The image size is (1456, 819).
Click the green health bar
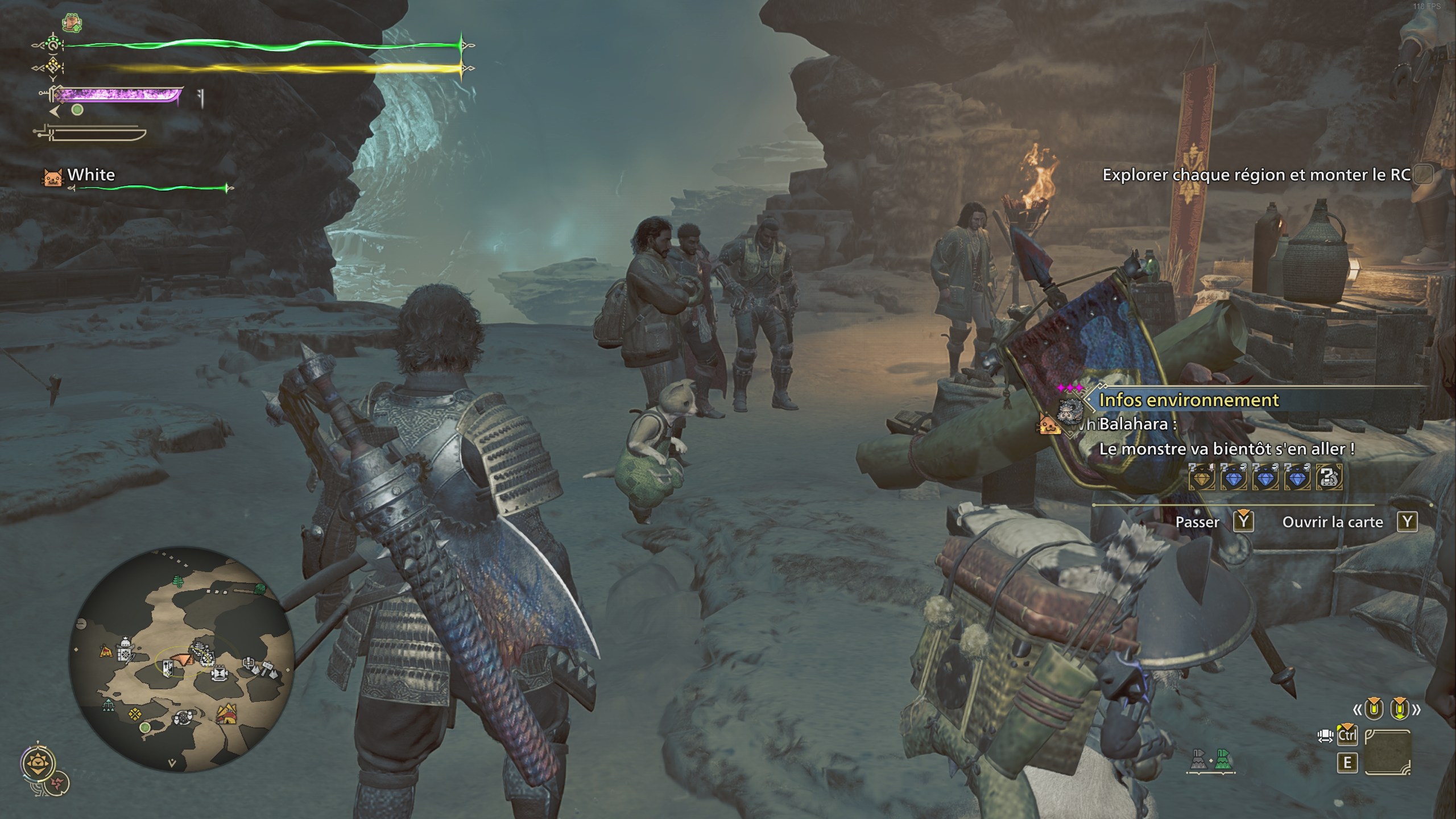coord(256,44)
